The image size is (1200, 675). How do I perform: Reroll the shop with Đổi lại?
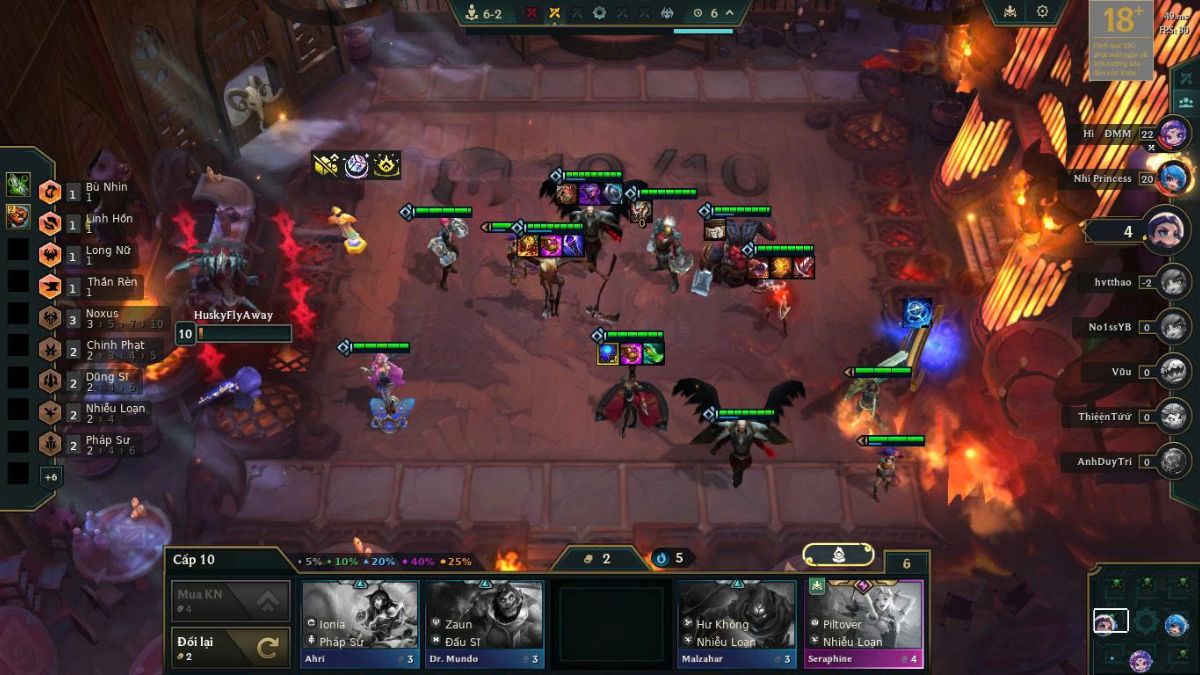point(231,647)
